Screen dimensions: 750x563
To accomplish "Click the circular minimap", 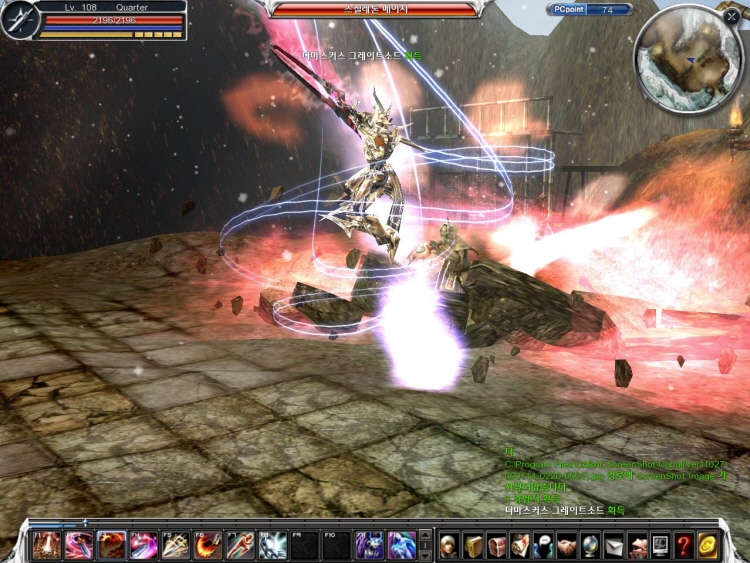I will tap(687, 58).
